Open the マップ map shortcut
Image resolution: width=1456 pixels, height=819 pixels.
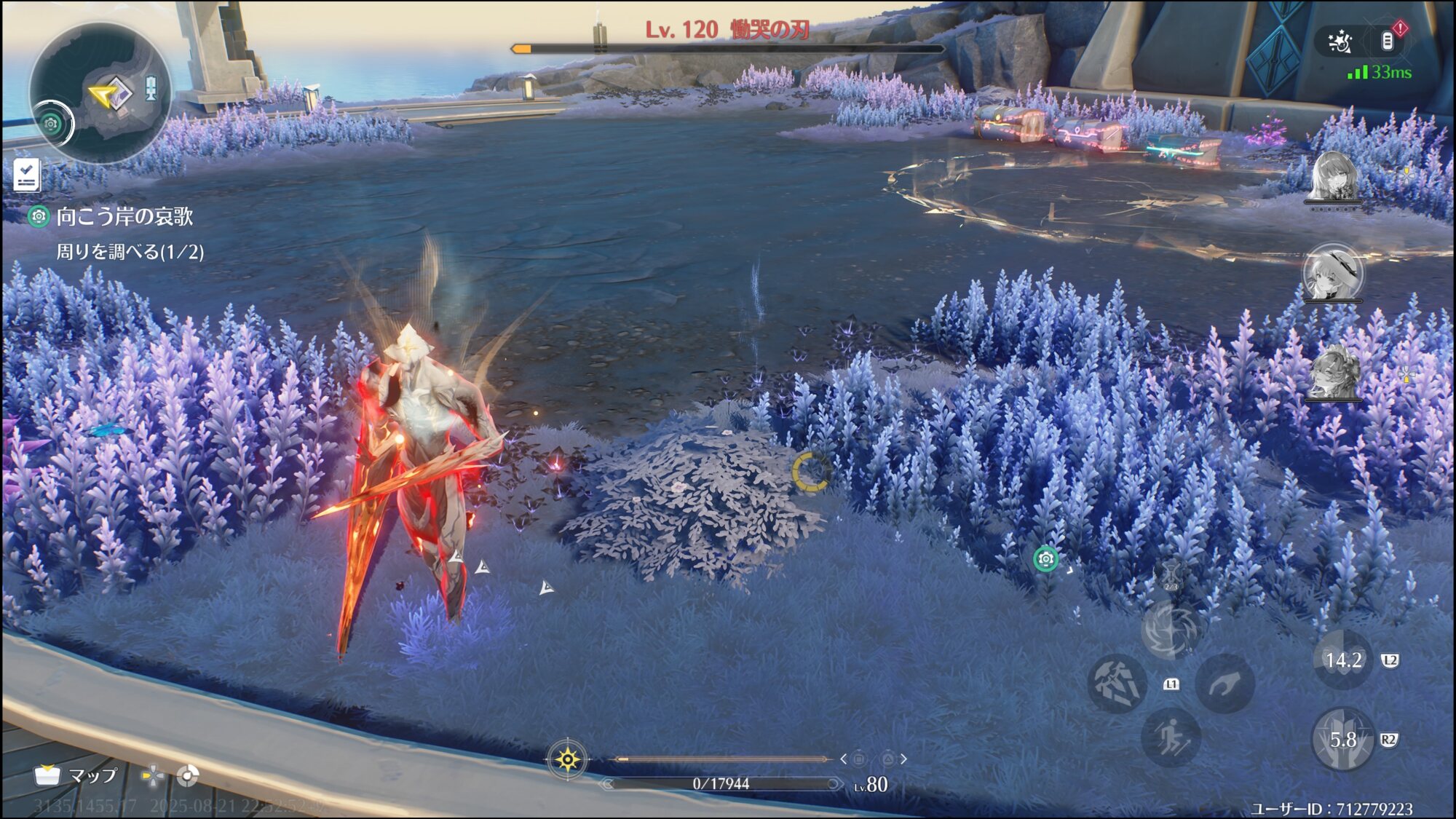(76, 776)
